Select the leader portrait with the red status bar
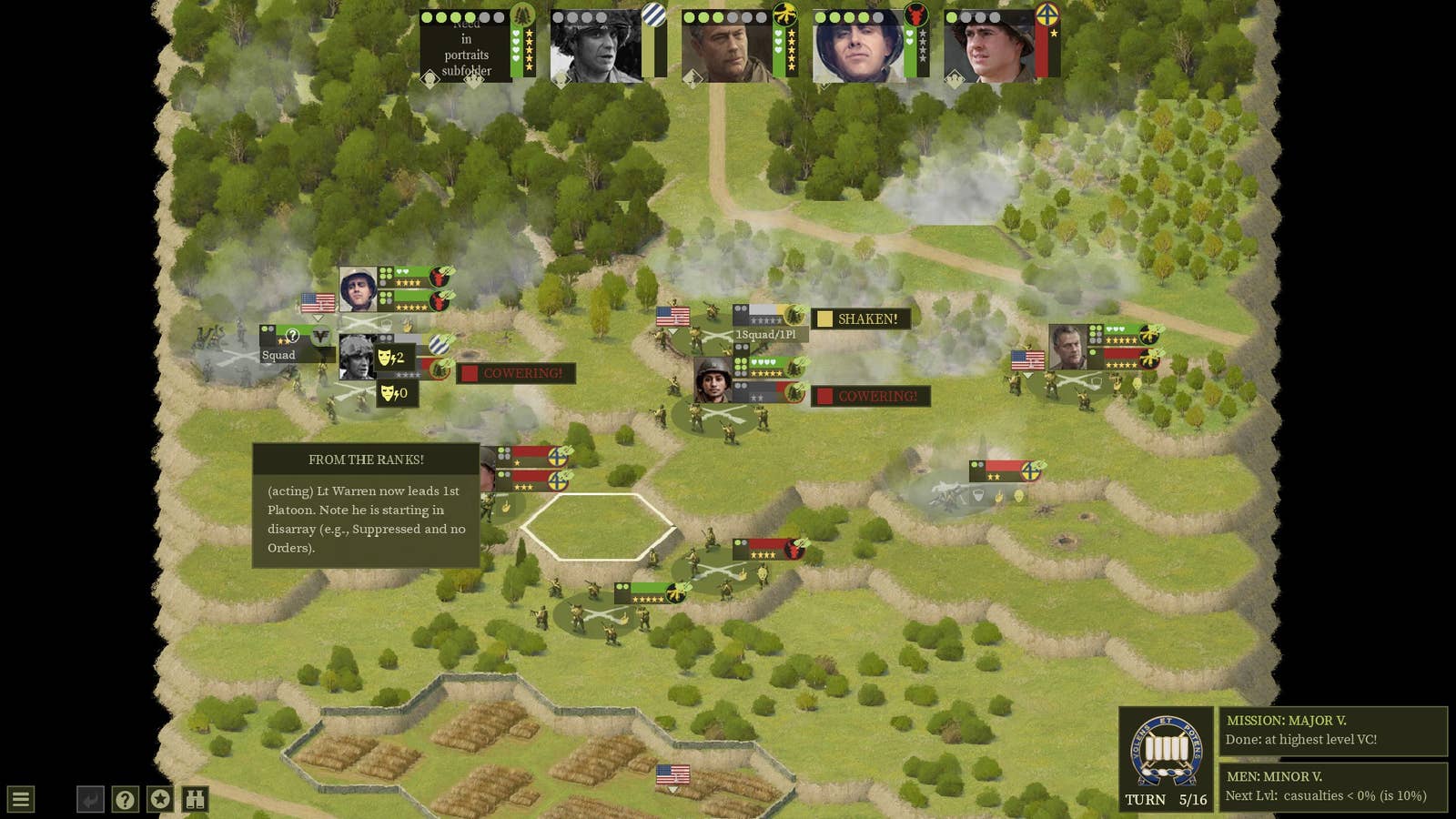Image resolution: width=1456 pixels, height=819 pixels. [x=990, y=47]
